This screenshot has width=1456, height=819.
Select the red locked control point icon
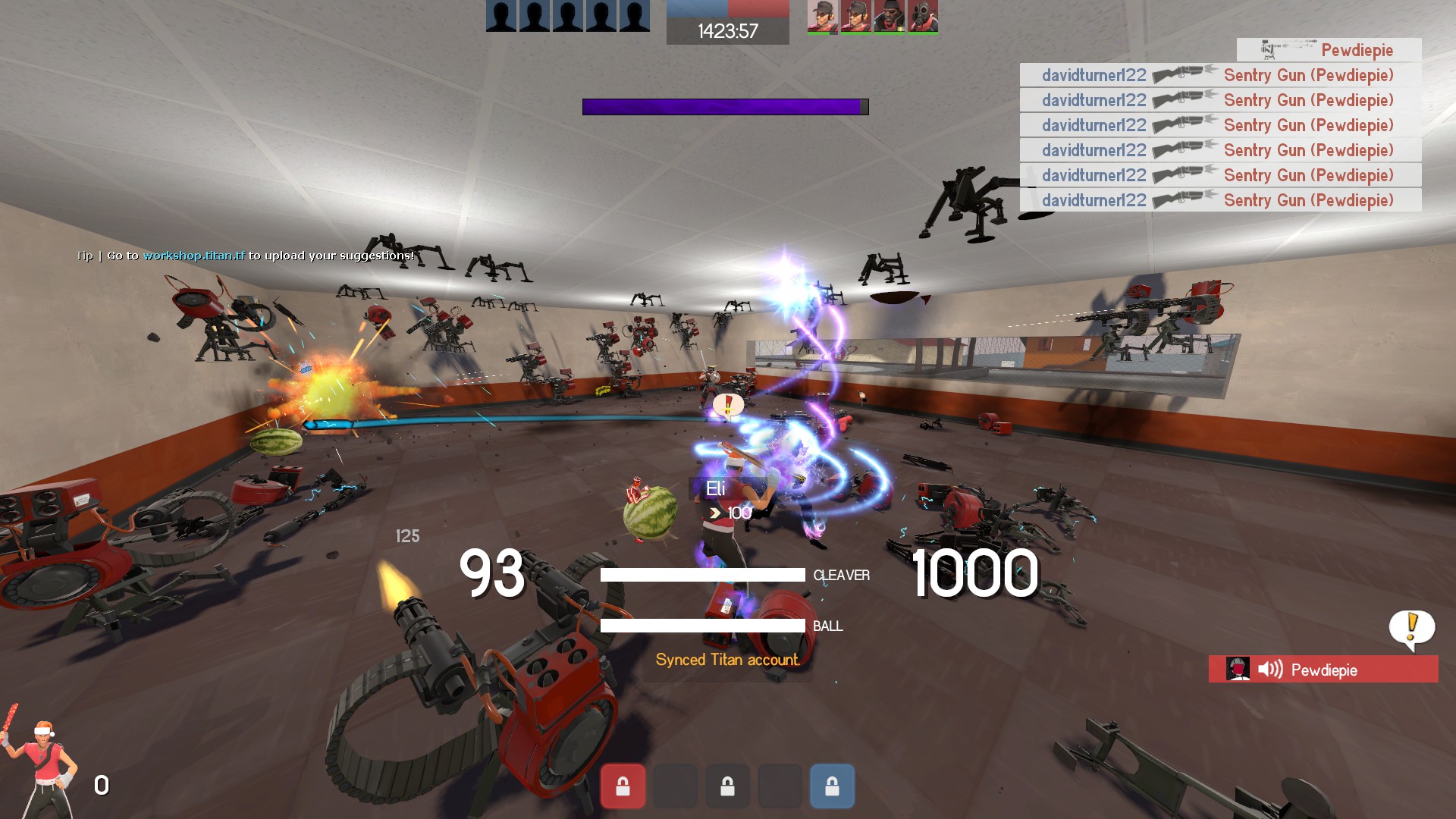pos(623,786)
